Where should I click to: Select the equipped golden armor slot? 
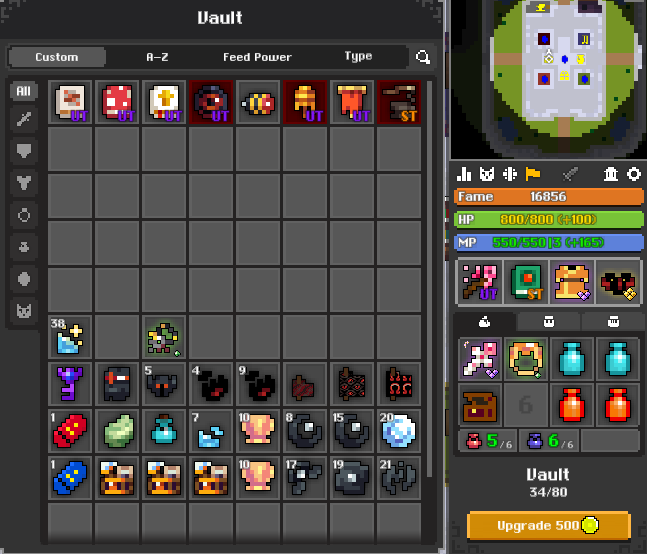pyautogui.click(x=571, y=281)
